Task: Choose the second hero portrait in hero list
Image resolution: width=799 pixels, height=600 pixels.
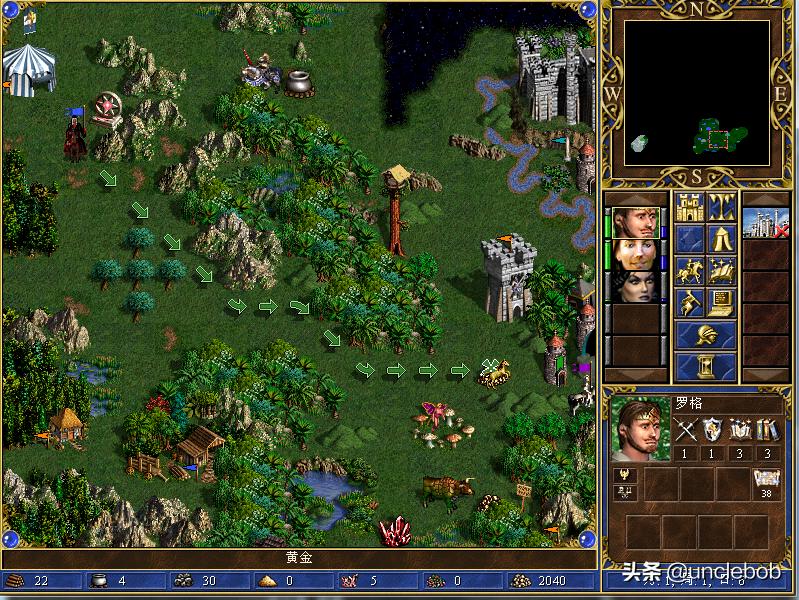Action: point(635,254)
